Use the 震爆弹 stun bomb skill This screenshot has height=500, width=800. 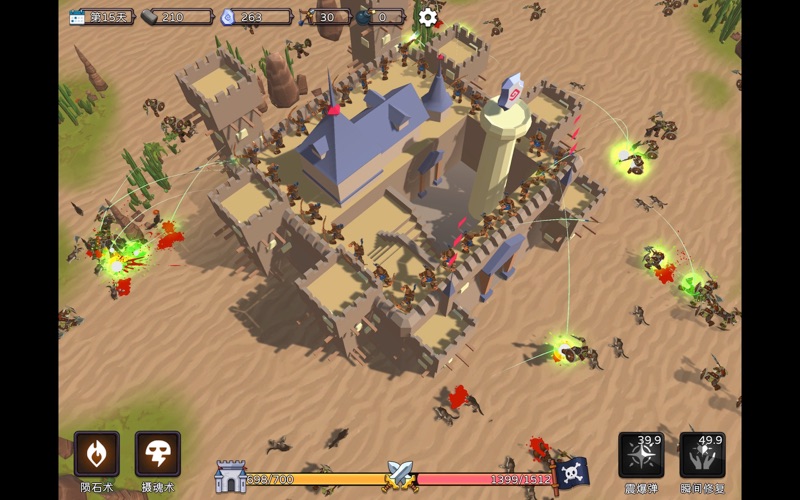[641, 455]
